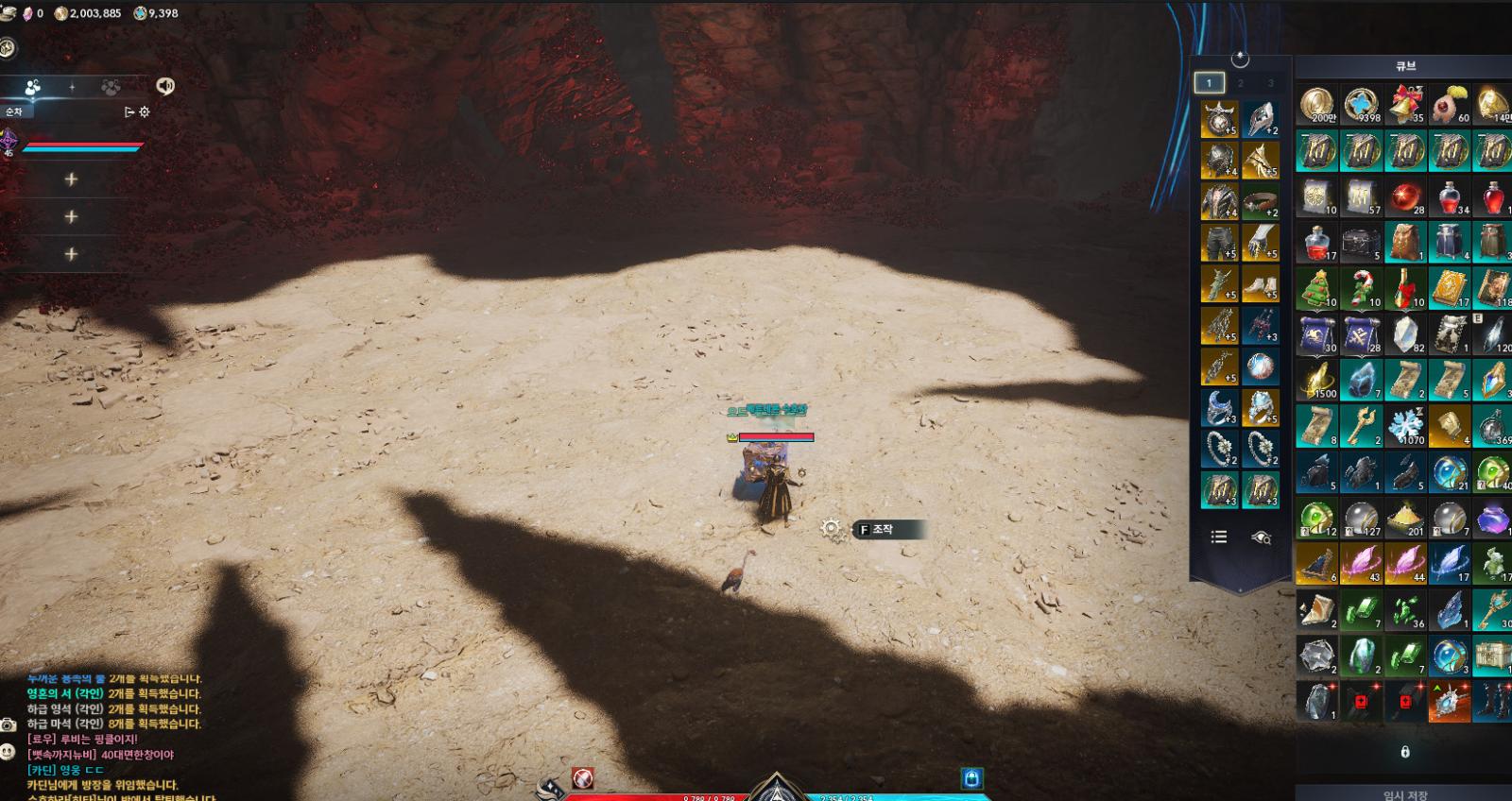Select the equipped leather belt slot

coord(1260,201)
